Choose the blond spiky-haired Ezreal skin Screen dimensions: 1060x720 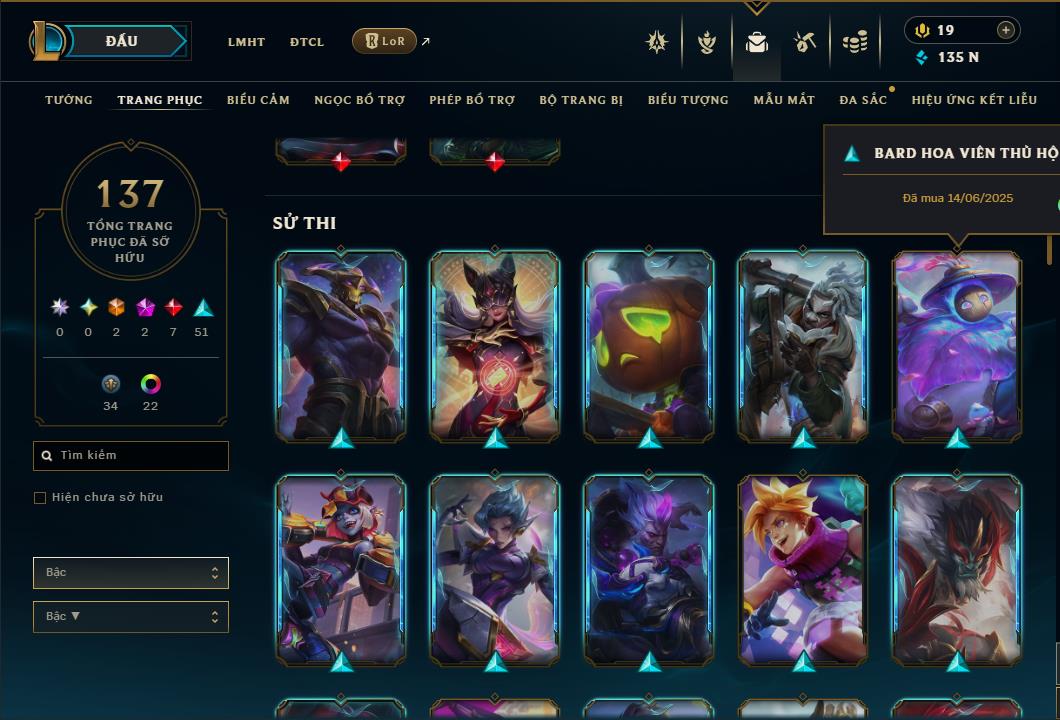pyautogui.click(x=803, y=569)
